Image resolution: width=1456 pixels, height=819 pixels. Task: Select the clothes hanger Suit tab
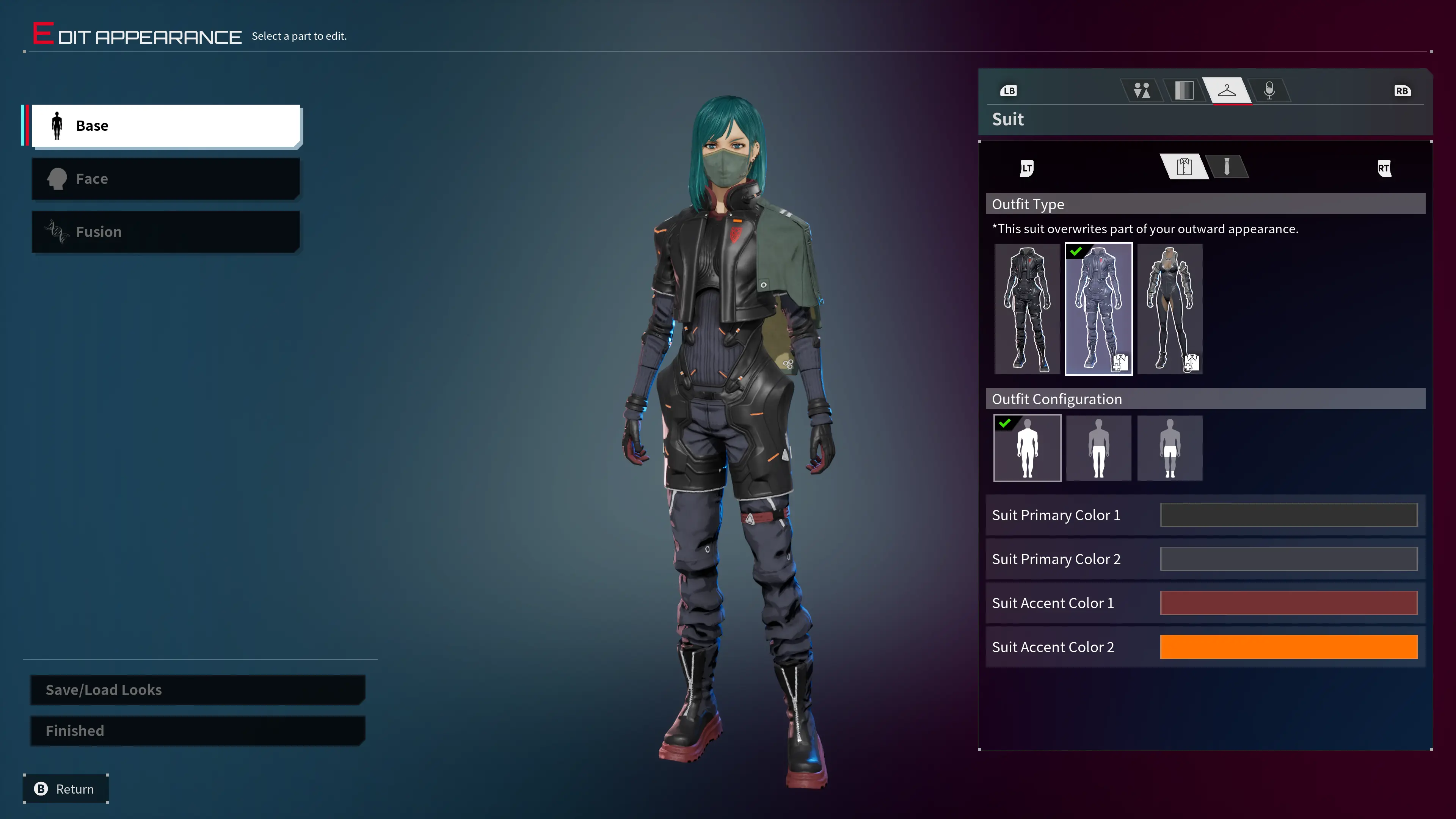(1227, 91)
